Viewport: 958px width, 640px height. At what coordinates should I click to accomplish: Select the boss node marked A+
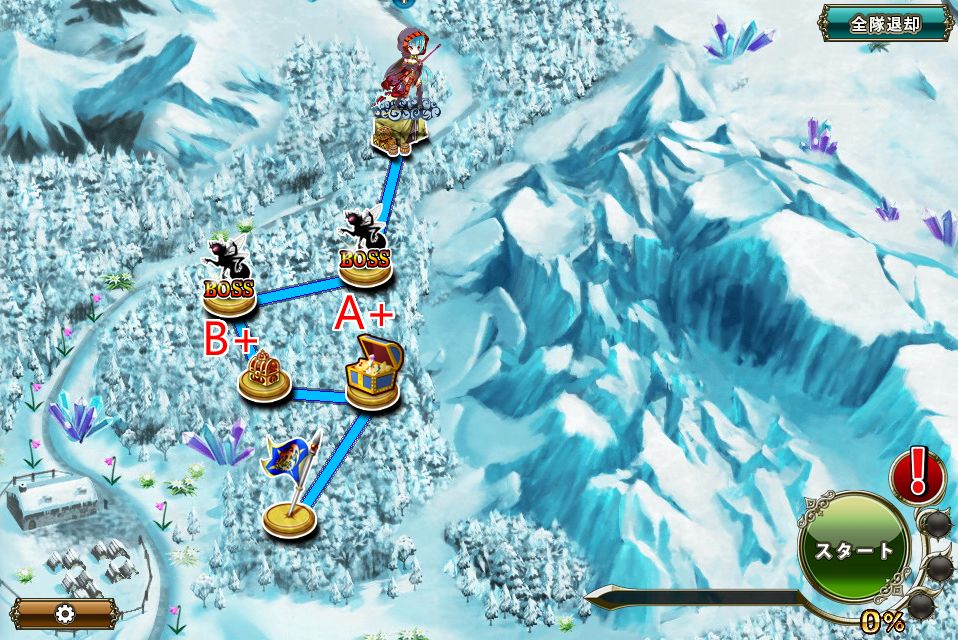point(363,259)
